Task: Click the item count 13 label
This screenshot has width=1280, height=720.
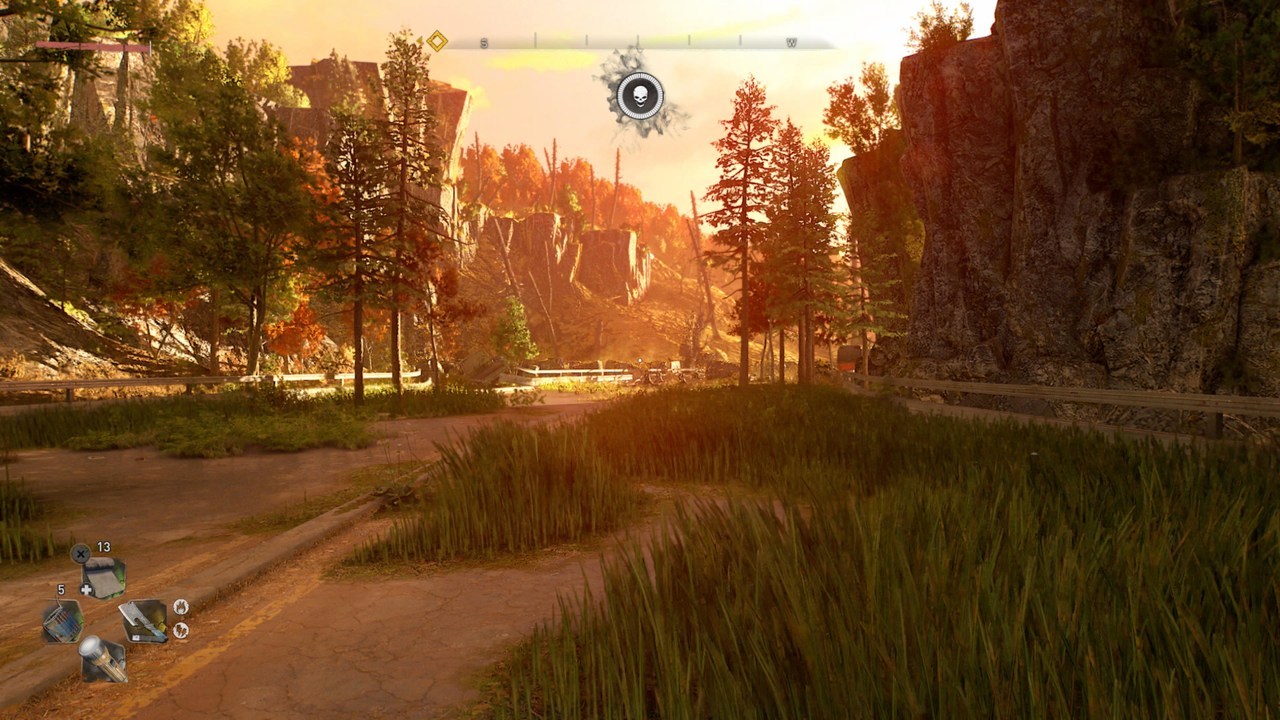Action: click(x=103, y=547)
